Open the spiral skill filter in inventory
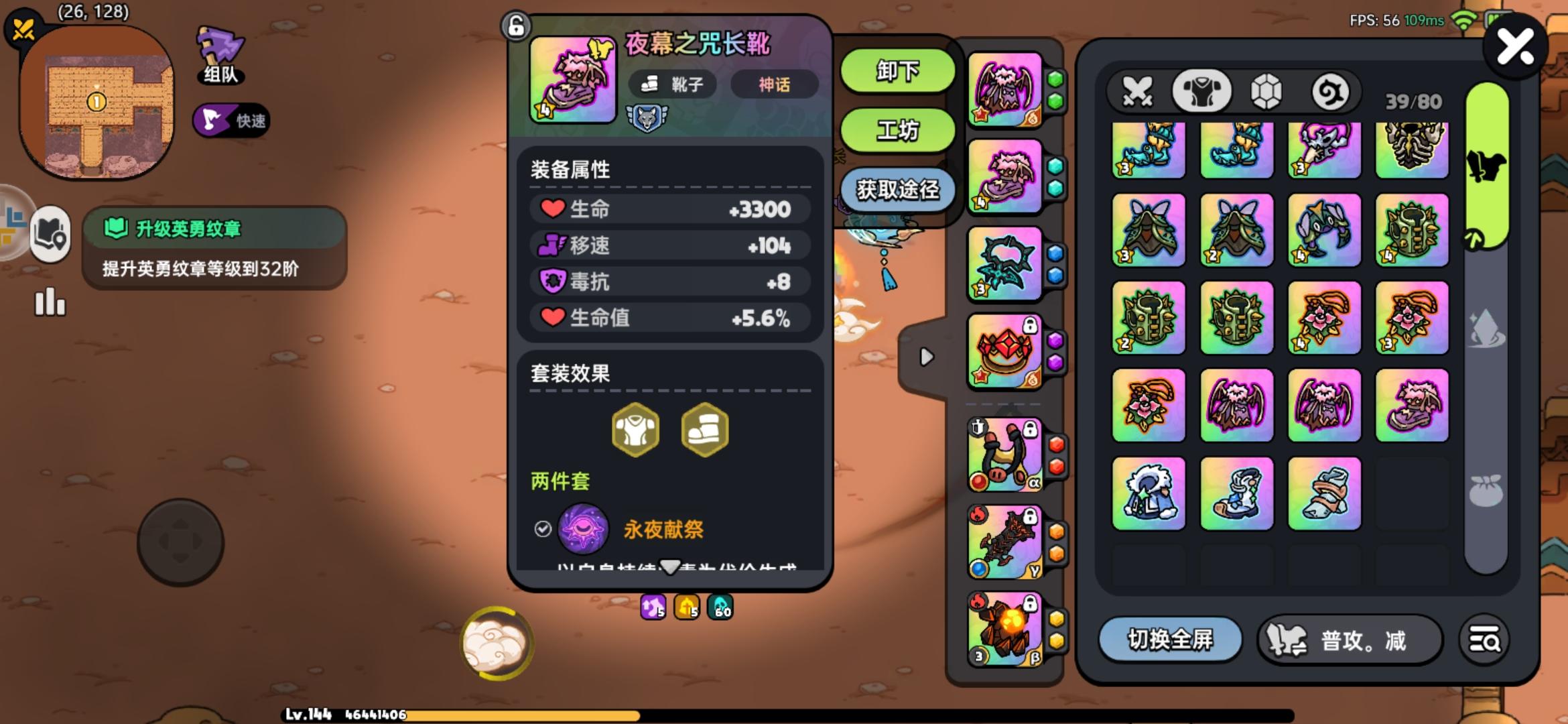The height and width of the screenshot is (724, 1568). [x=1333, y=92]
